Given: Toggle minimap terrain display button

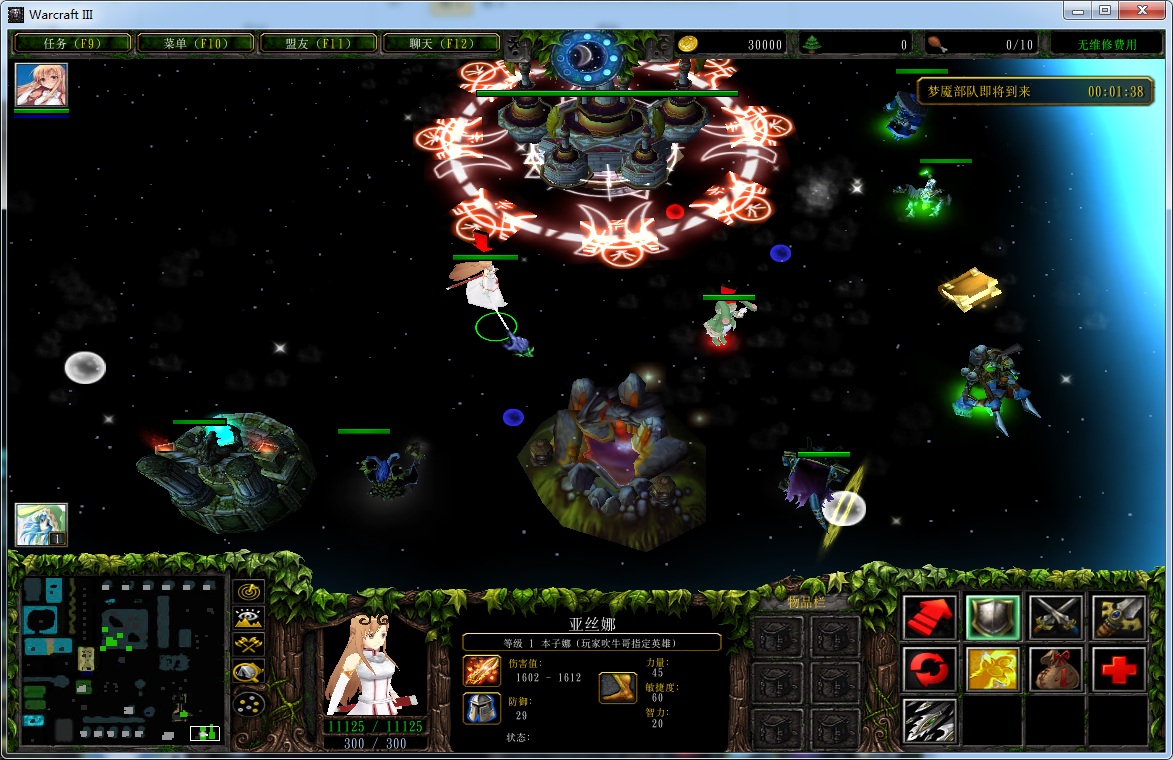Looking at the screenshot, I should coord(248,618).
